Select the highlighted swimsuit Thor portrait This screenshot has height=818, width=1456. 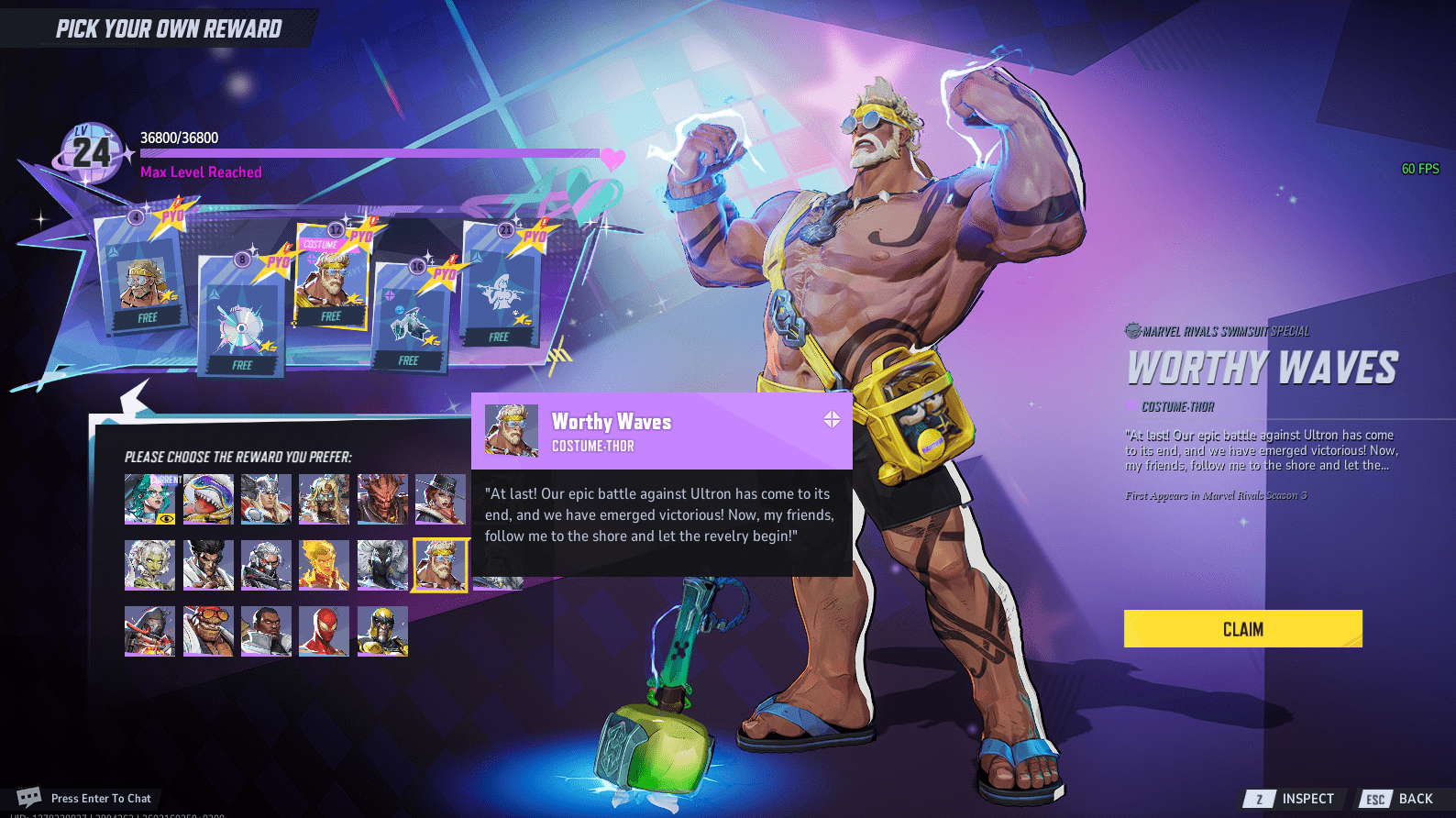(441, 565)
